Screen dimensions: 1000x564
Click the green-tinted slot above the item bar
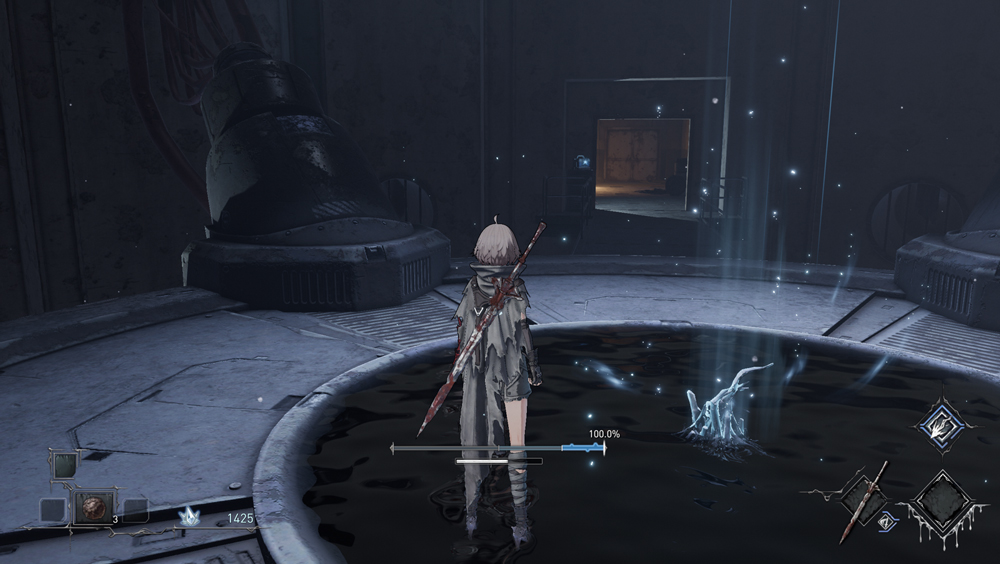tap(63, 465)
